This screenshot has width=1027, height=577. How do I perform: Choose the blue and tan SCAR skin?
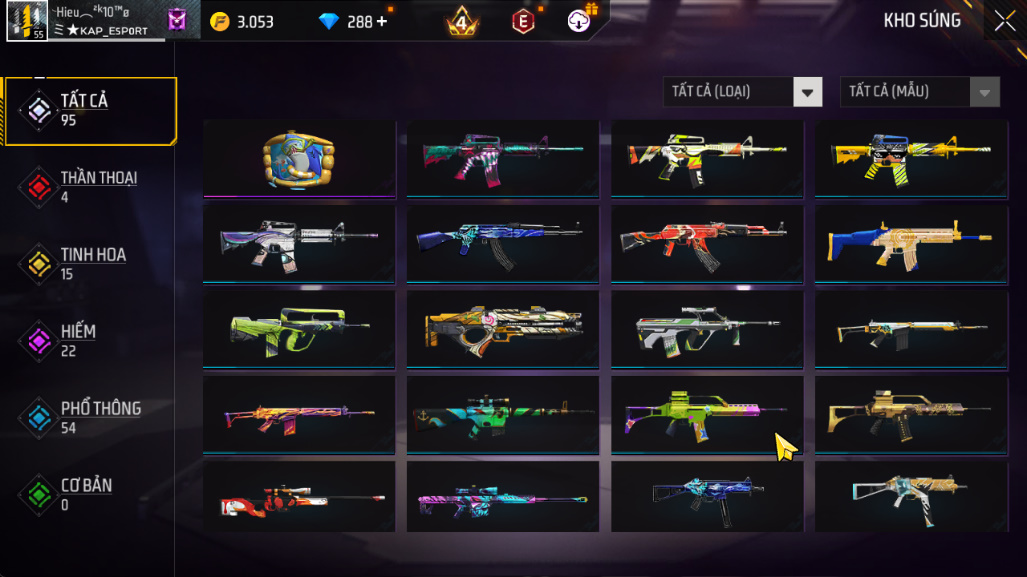[x=908, y=243]
